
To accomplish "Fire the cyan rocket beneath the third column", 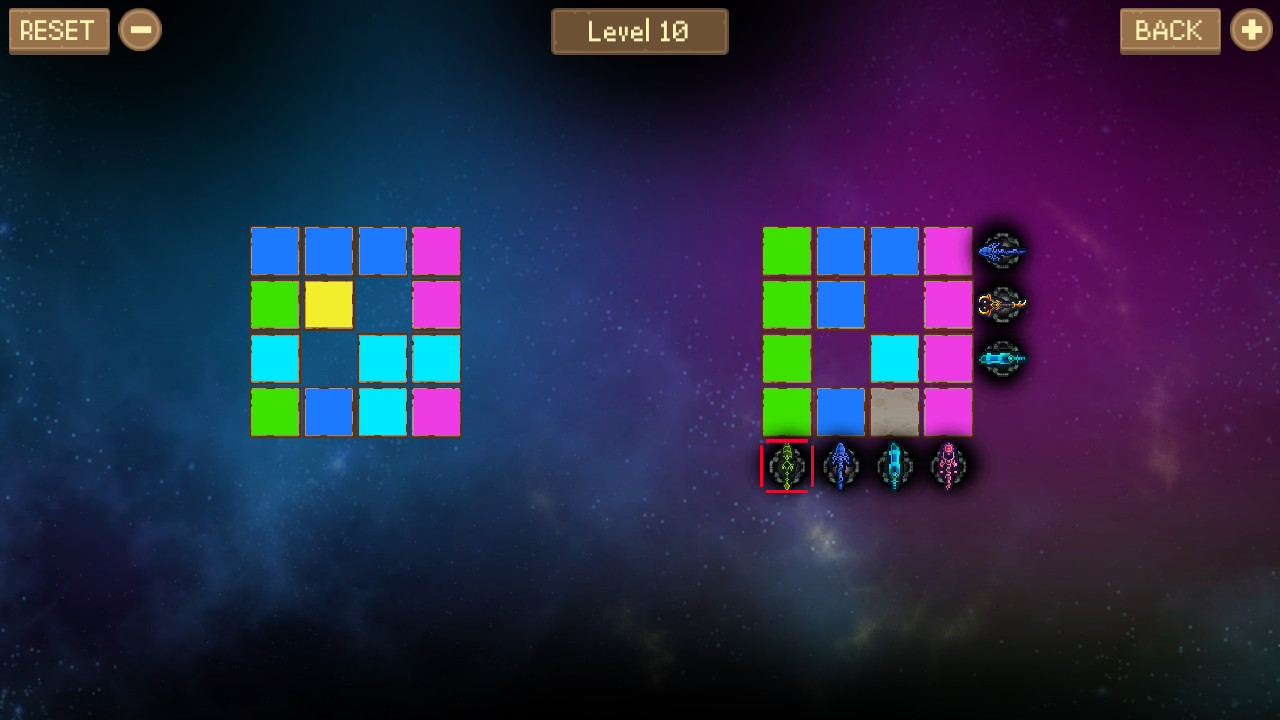I will pos(894,466).
